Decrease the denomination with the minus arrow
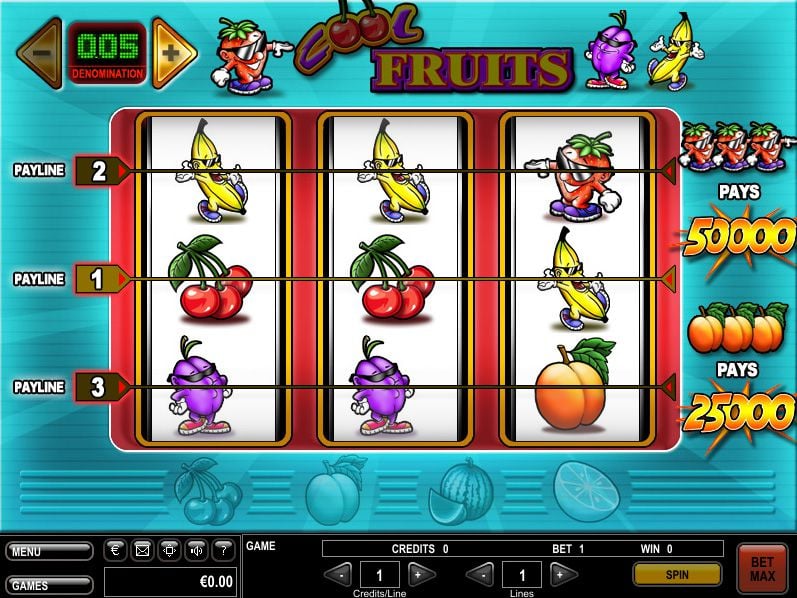Viewport: 797px width, 598px height. (40, 52)
